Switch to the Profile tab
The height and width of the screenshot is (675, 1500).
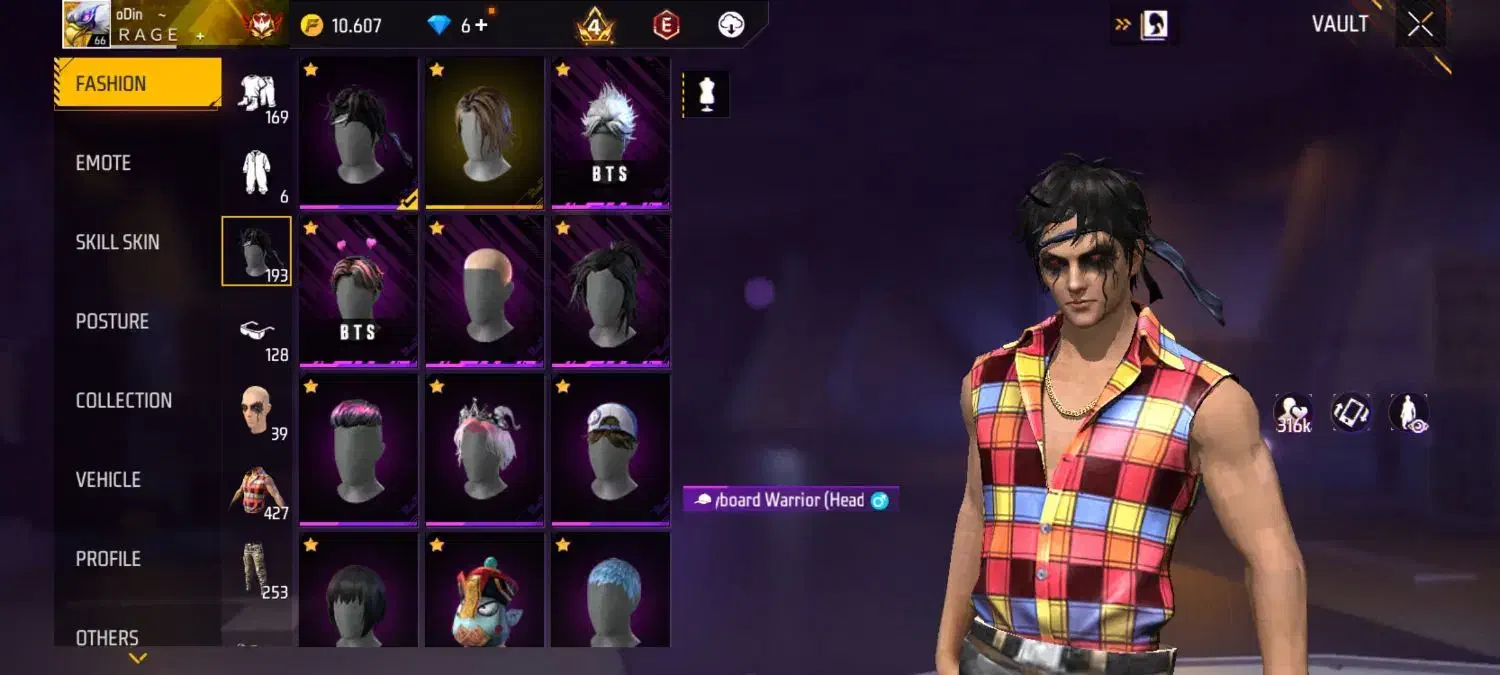pyautogui.click(x=108, y=559)
